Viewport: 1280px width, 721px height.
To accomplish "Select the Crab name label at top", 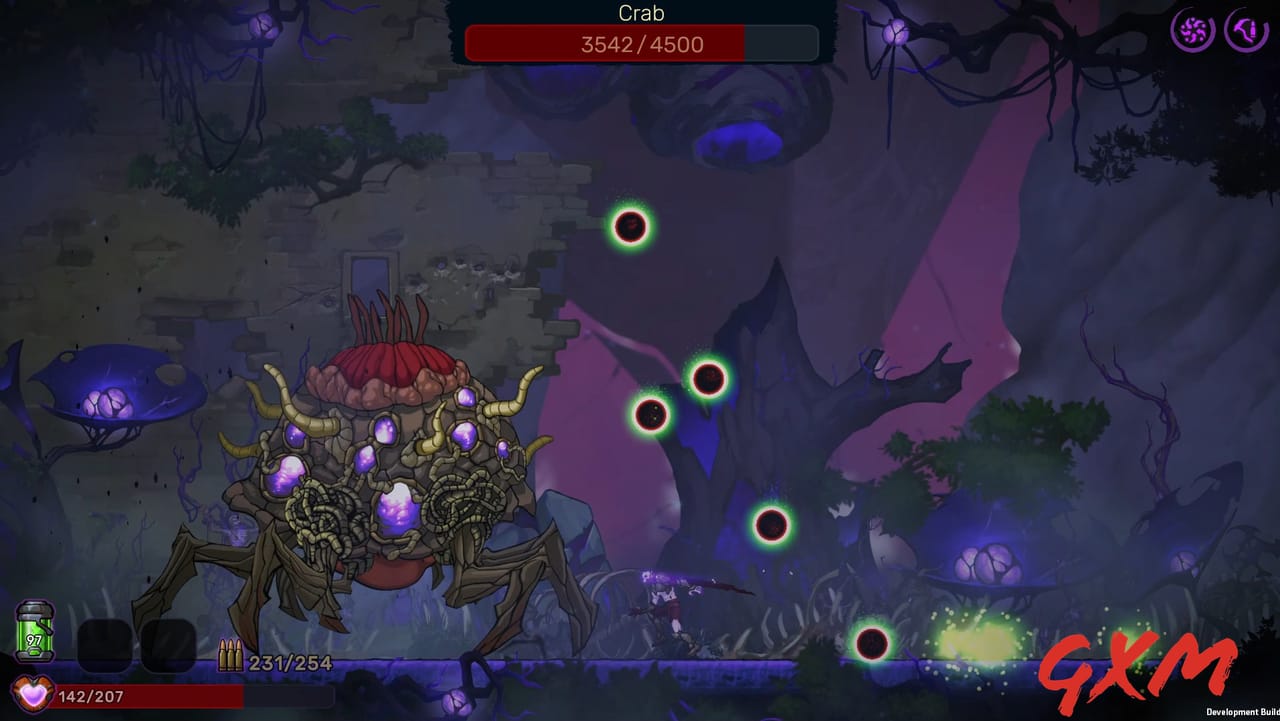I will point(640,13).
